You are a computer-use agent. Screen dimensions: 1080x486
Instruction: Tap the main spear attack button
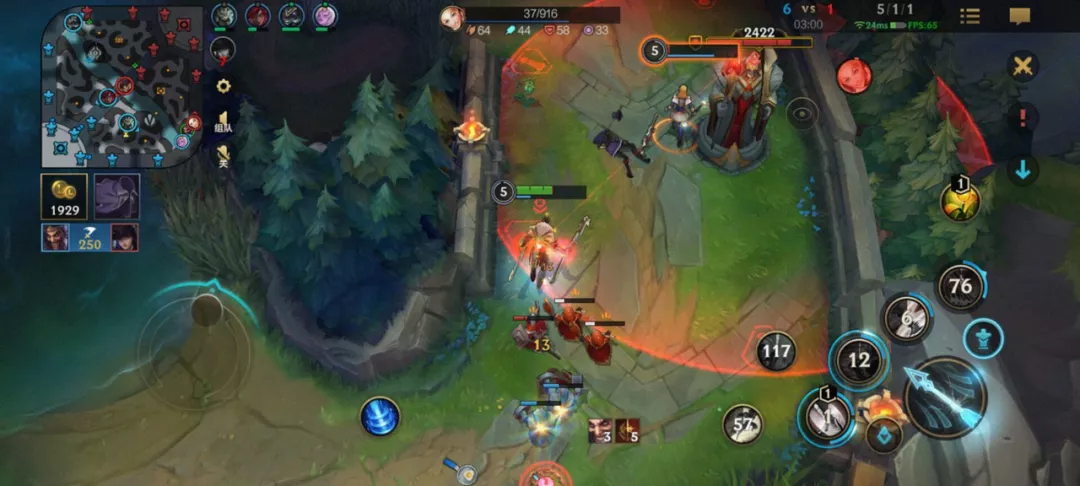pyautogui.click(x=945, y=397)
